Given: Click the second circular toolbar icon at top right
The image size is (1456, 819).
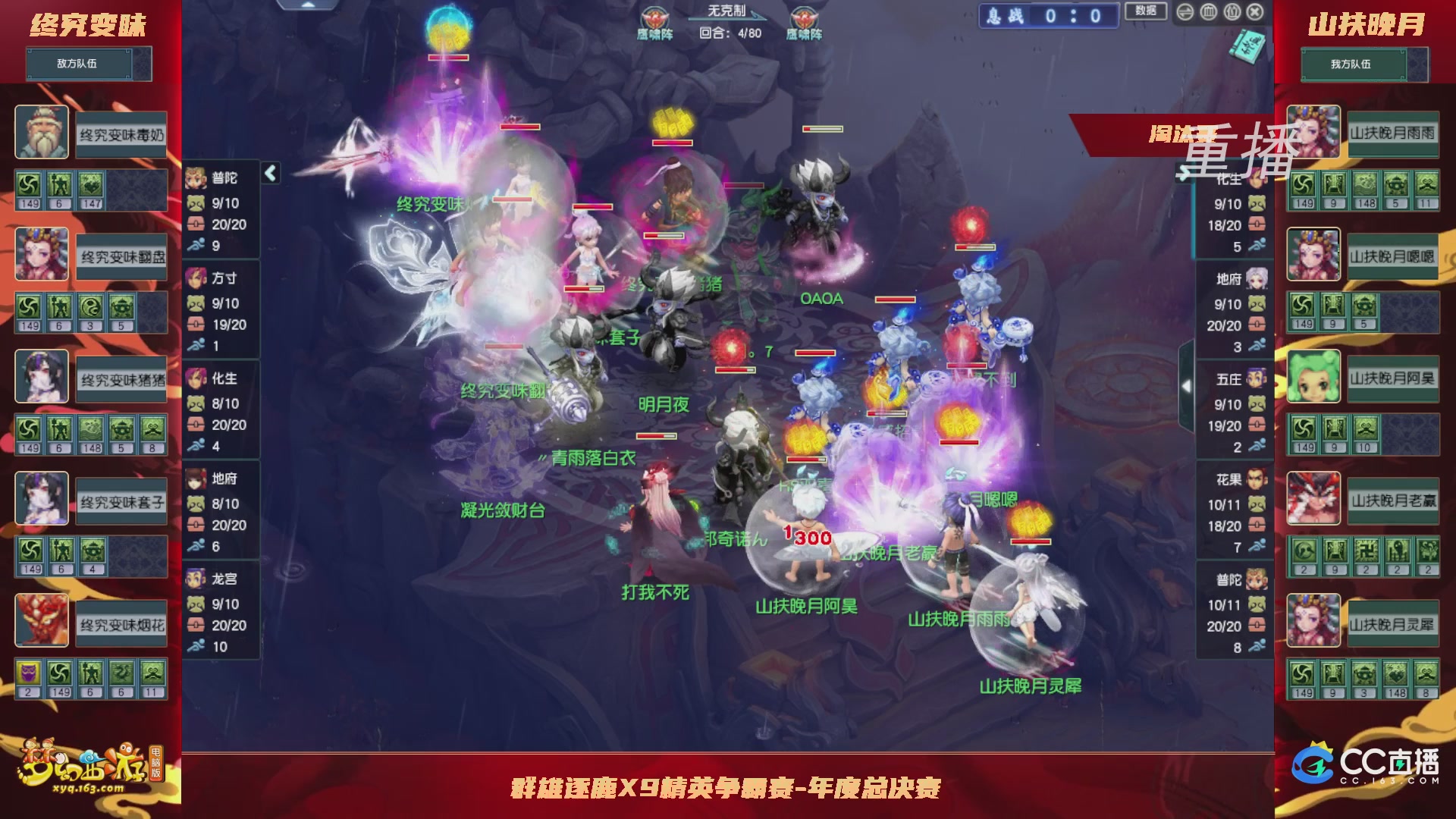Looking at the screenshot, I should pos(1208,12).
